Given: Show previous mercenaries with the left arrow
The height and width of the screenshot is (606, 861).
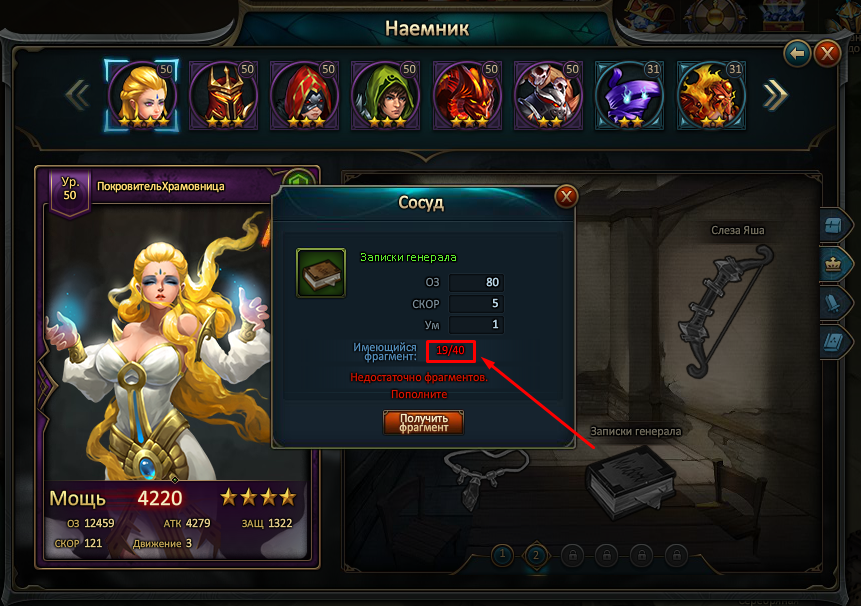Looking at the screenshot, I should click(77, 94).
